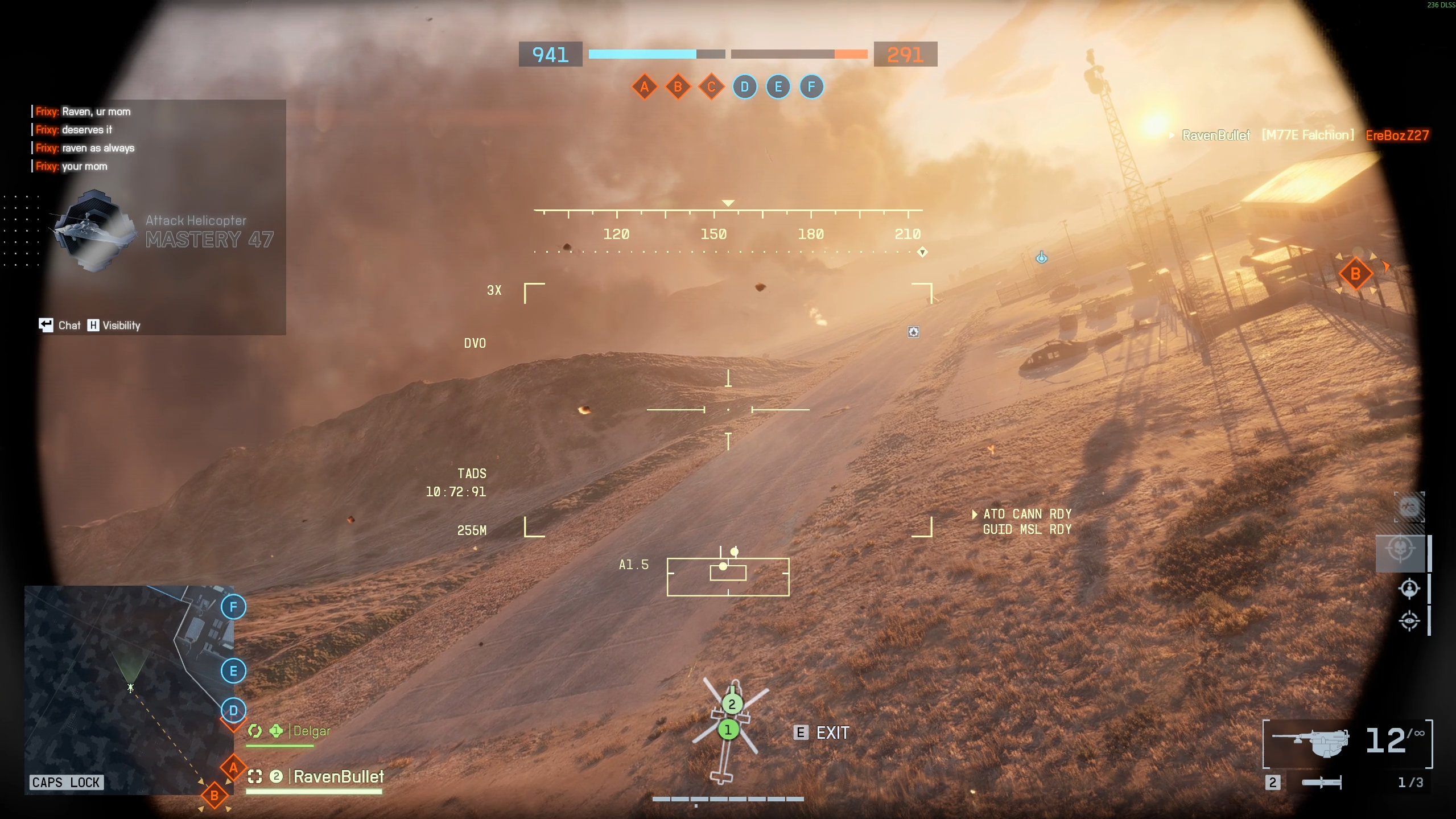Click the orange B objective marker on the right
This screenshot has width=1456, height=819.
tap(1355, 274)
